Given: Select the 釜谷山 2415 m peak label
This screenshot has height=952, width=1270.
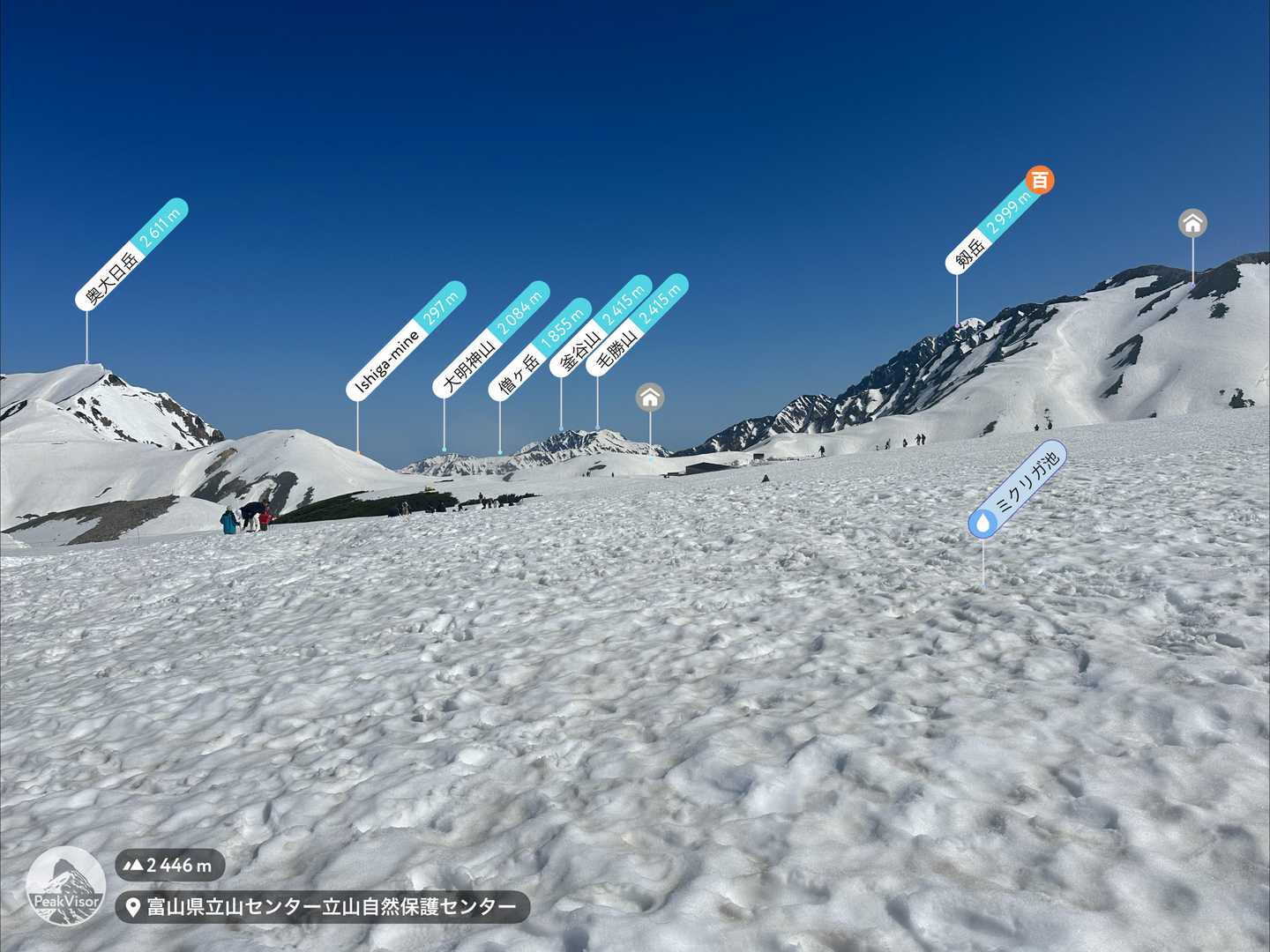Looking at the screenshot, I should pyautogui.click(x=601, y=326).
